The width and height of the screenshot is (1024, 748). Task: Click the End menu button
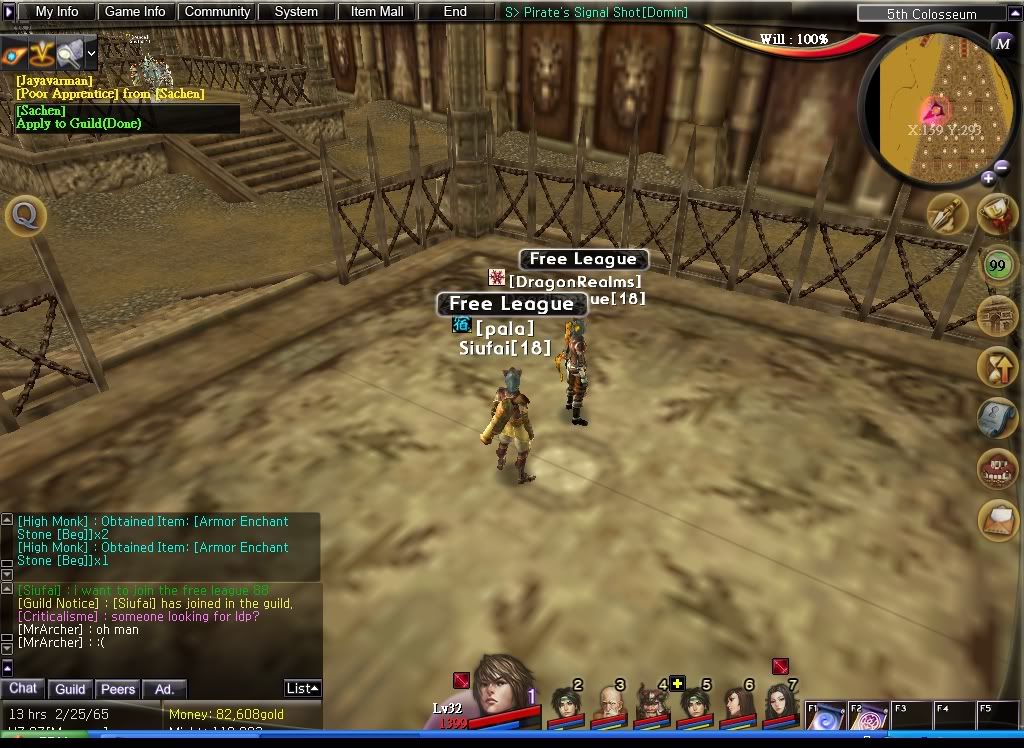[x=455, y=12]
